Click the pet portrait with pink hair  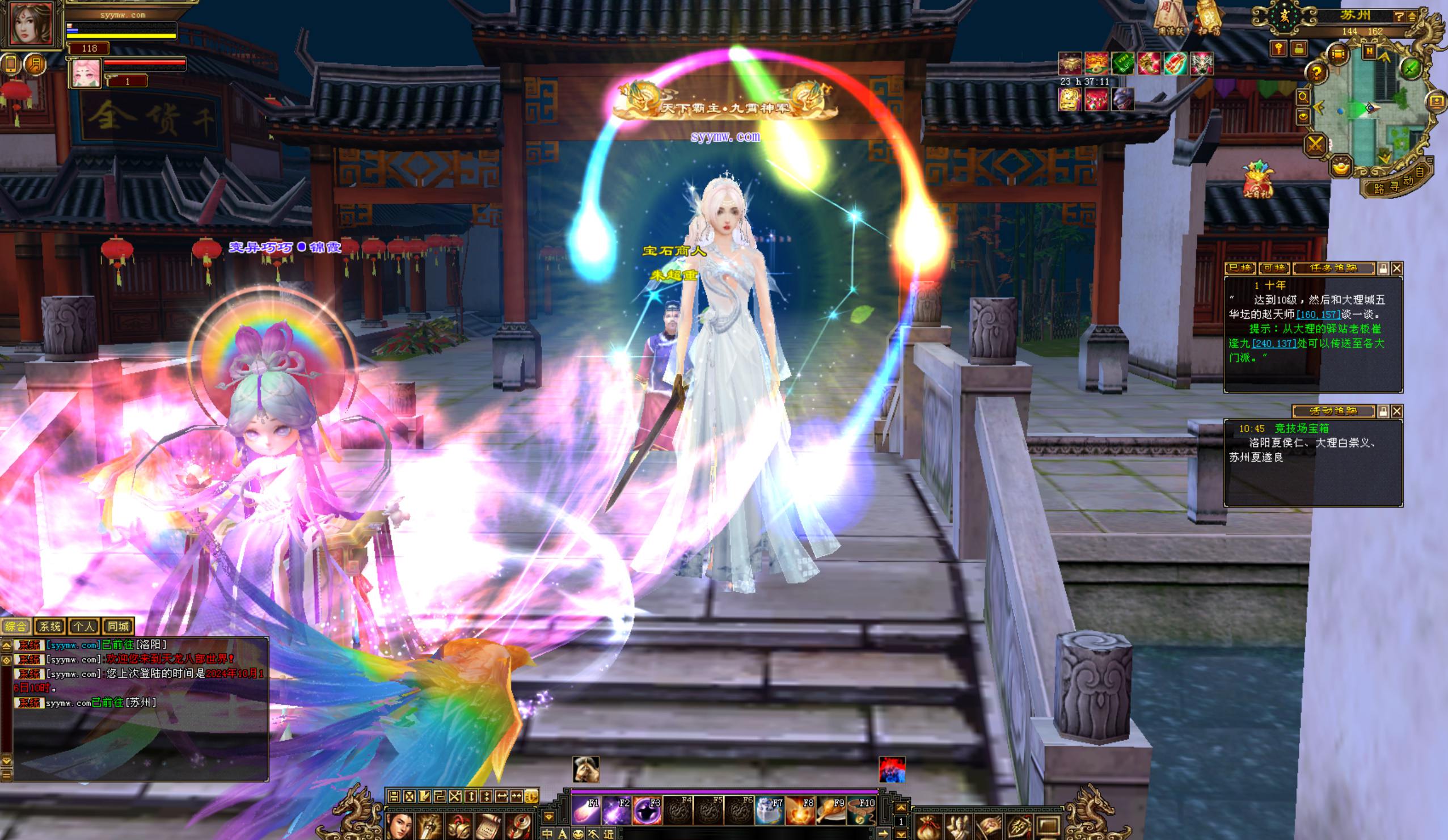click(86, 73)
